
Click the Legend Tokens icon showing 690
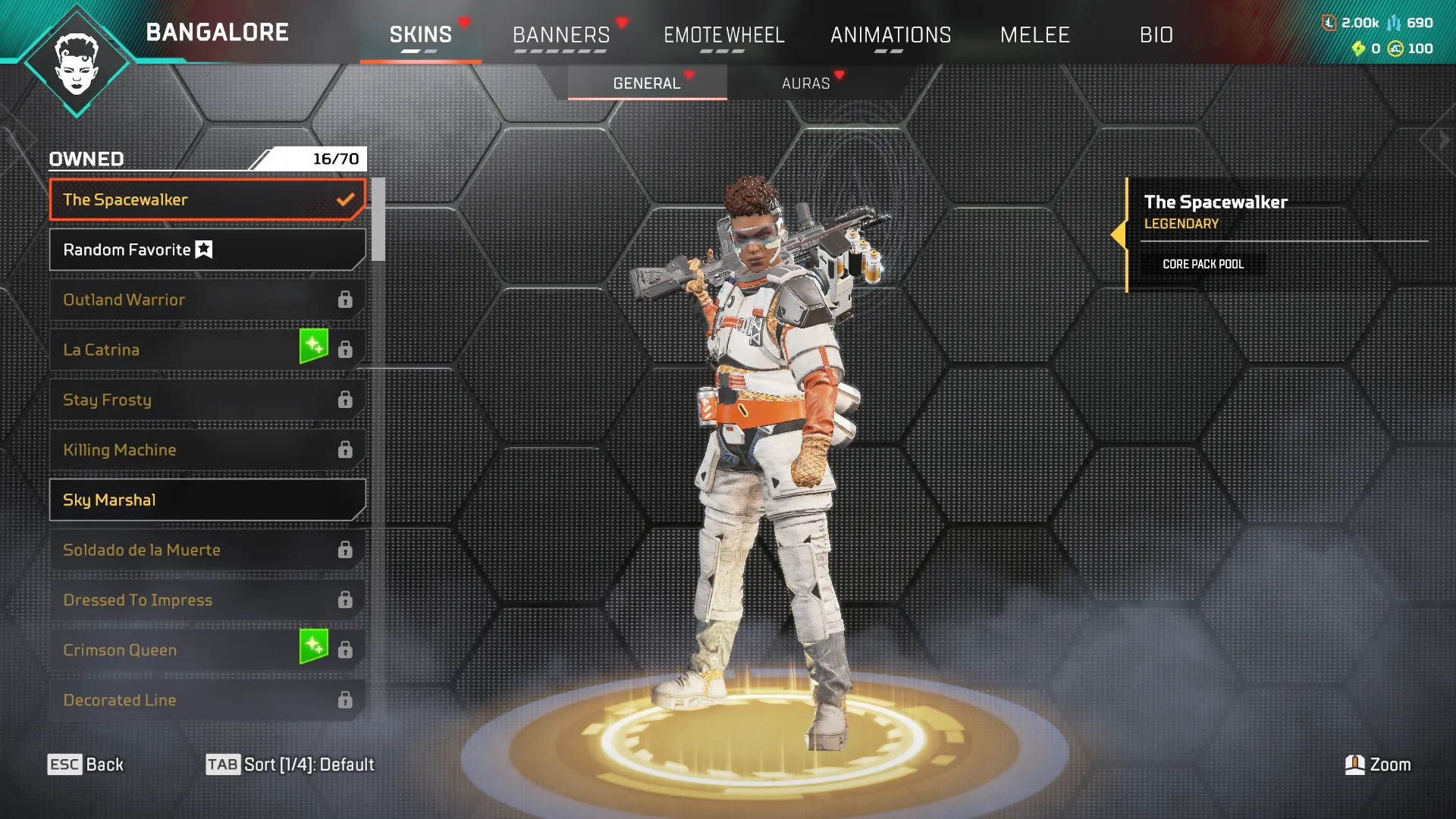point(1394,22)
